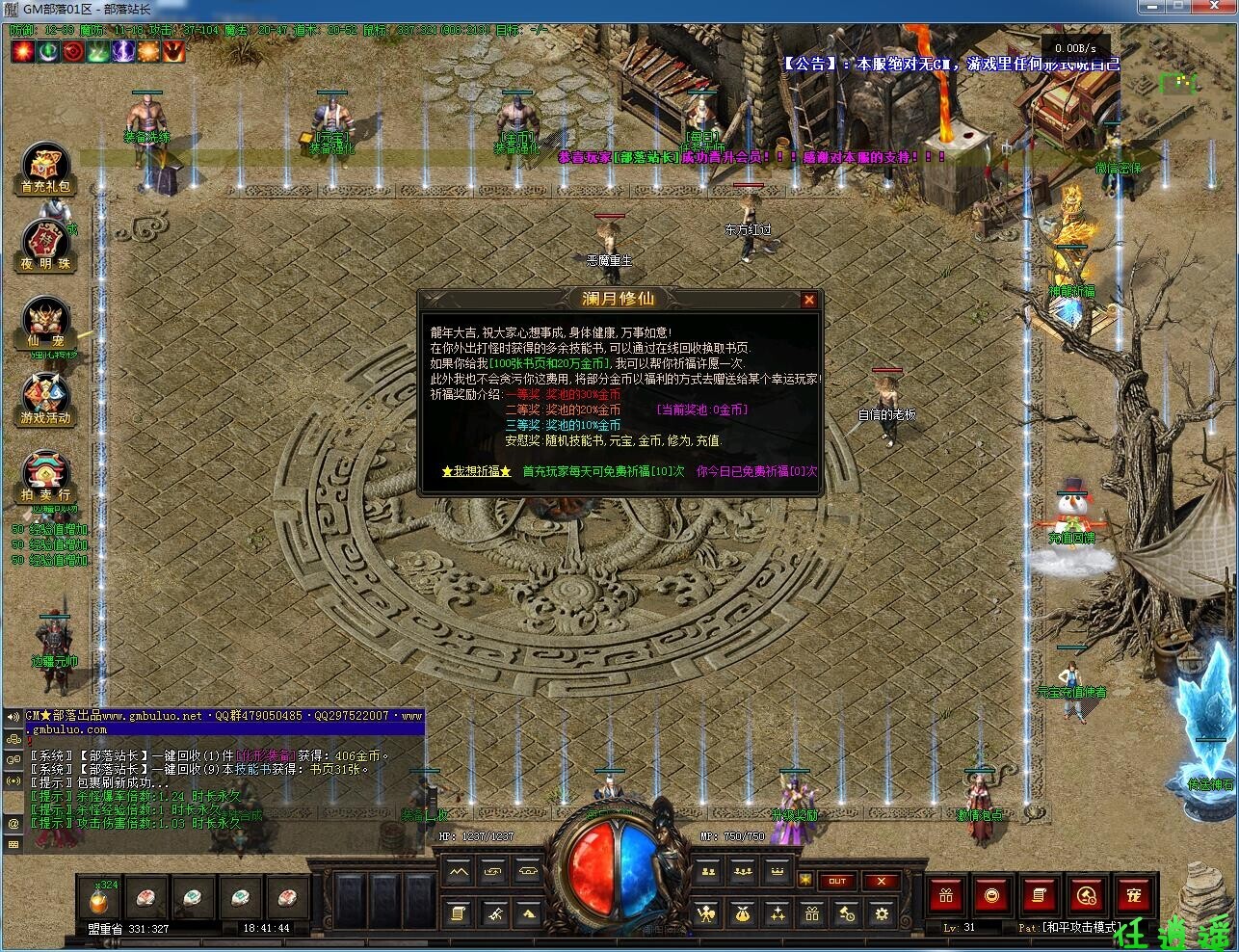
Task: Click the clock-recycle icon in the red button row
Action: tap(1086, 896)
